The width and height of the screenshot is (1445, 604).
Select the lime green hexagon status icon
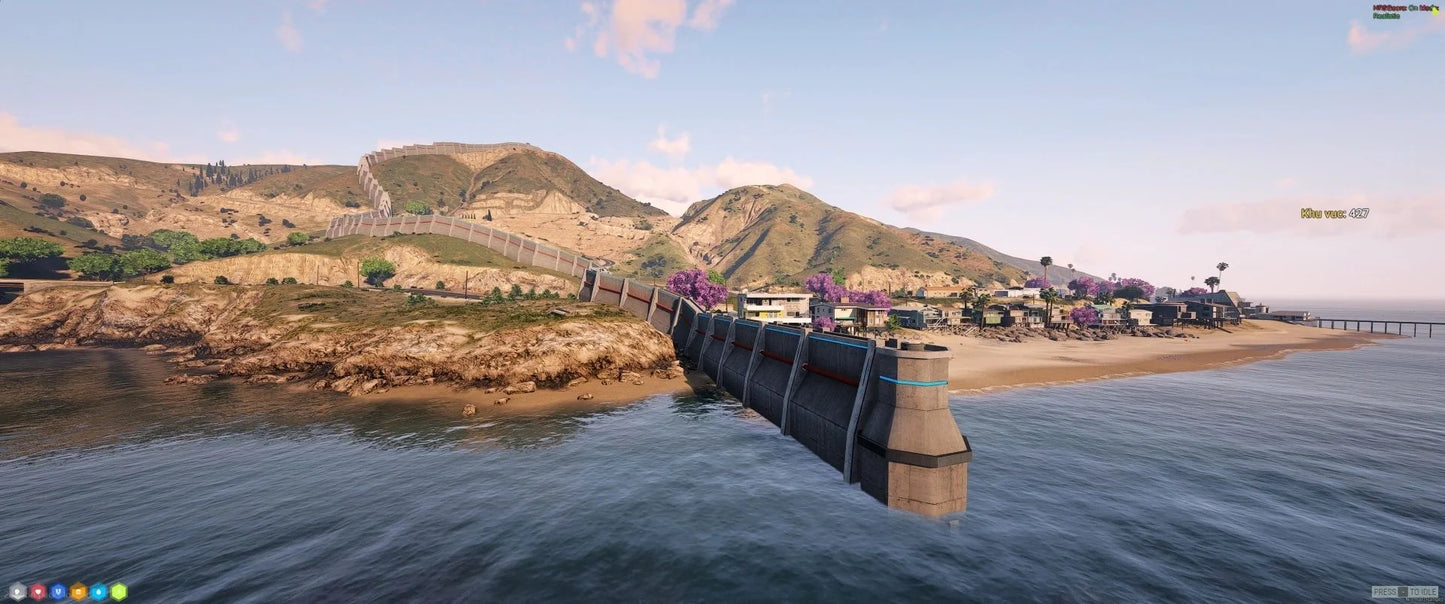tap(119, 591)
